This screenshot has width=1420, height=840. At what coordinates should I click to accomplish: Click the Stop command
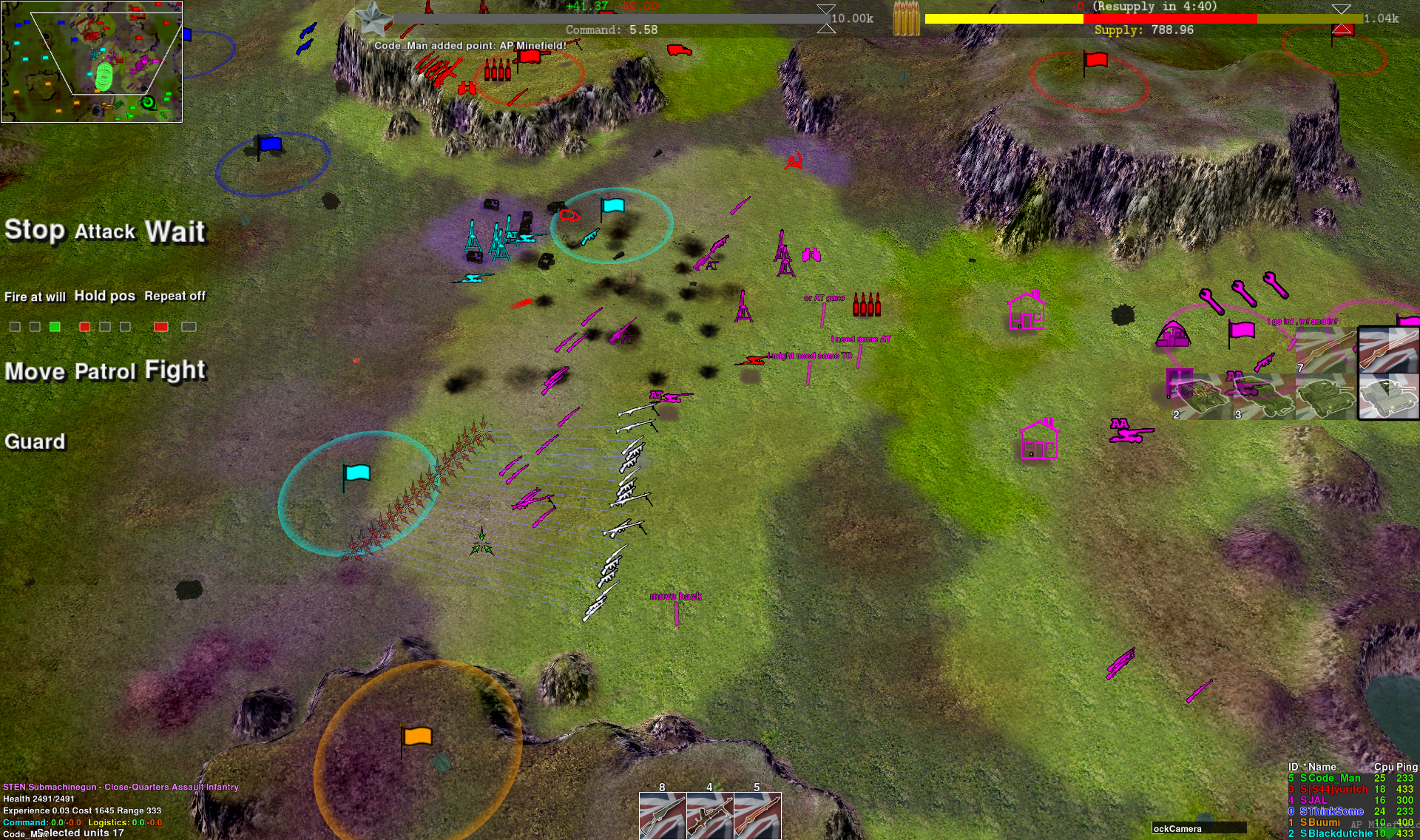(x=34, y=231)
